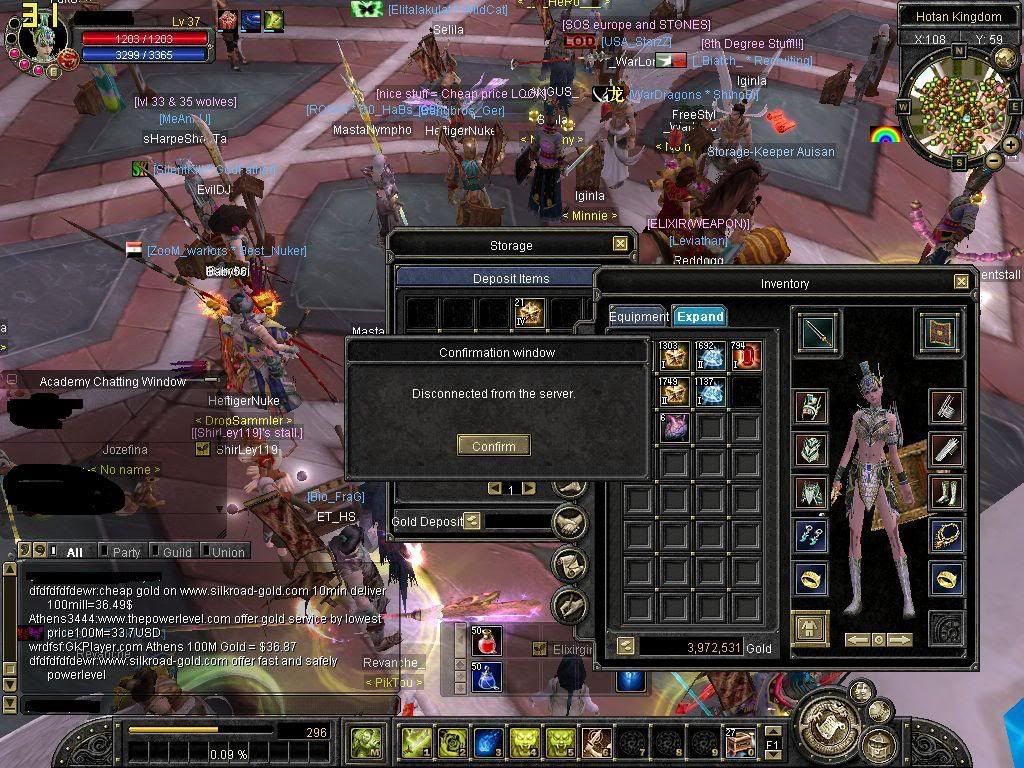The width and height of the screenshot is (1024, 768).
Task: Close the Inventory window
Action: 961,282
